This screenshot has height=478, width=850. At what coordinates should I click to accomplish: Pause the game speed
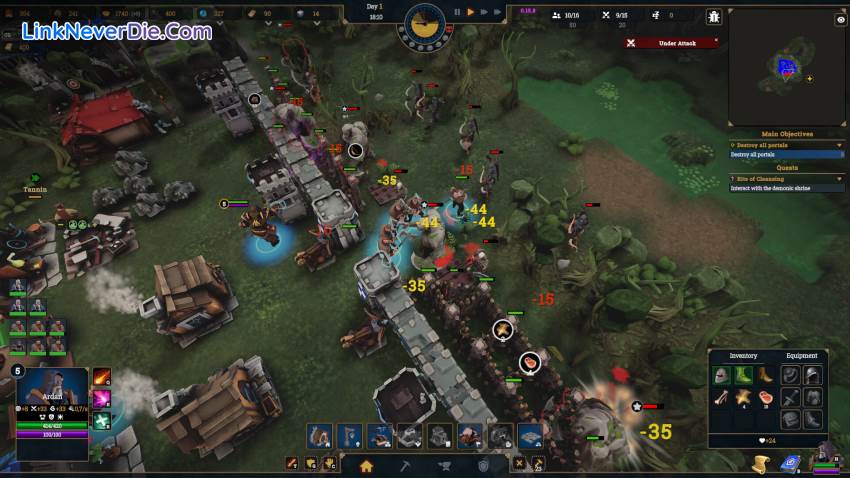458,12
